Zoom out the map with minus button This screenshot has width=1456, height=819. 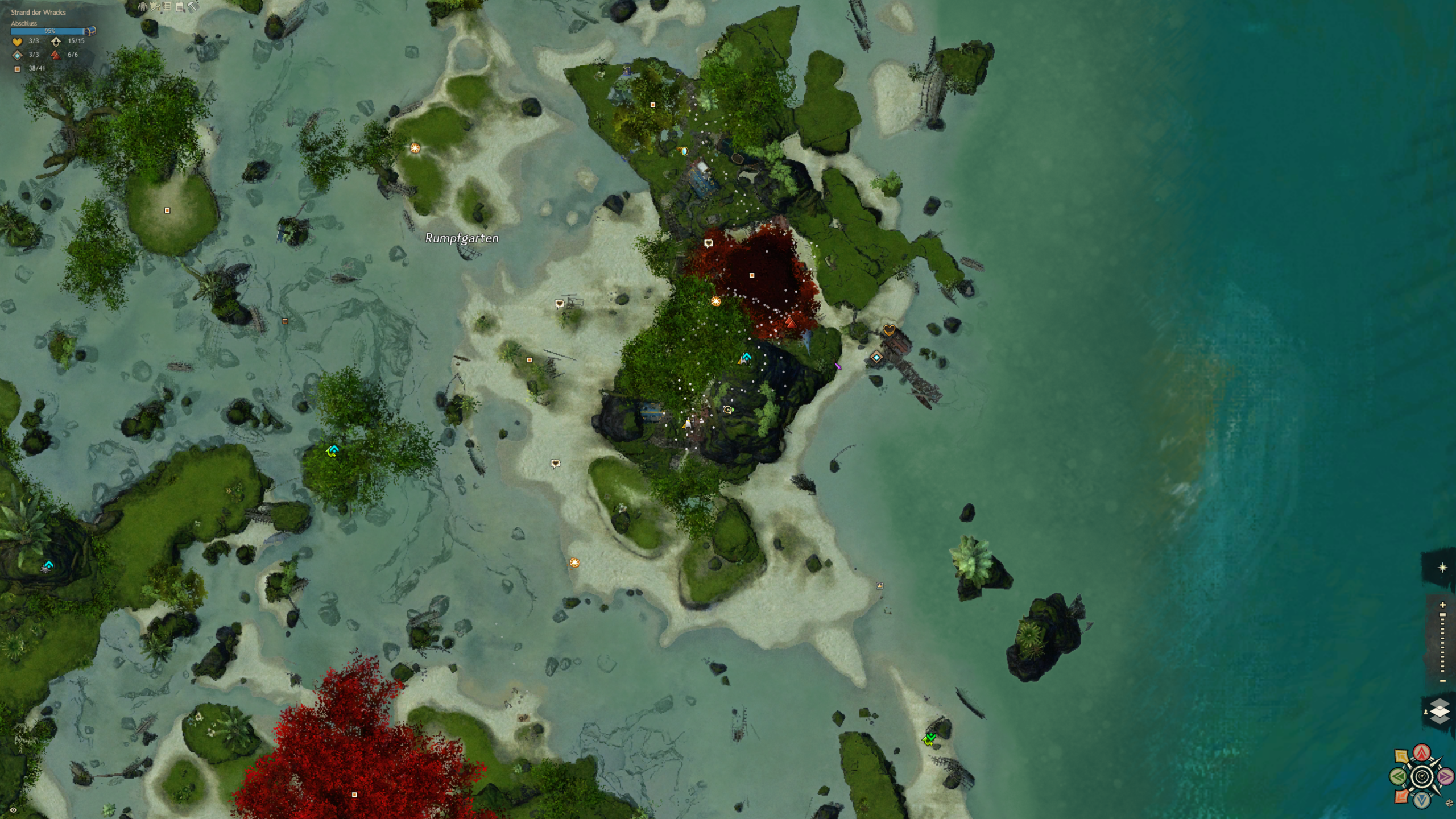[1442, 681]
